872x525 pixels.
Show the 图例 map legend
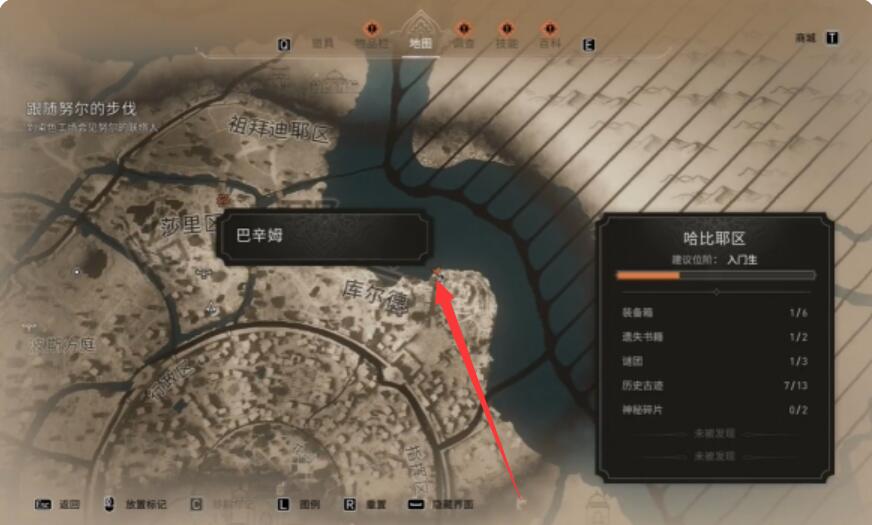311,504
